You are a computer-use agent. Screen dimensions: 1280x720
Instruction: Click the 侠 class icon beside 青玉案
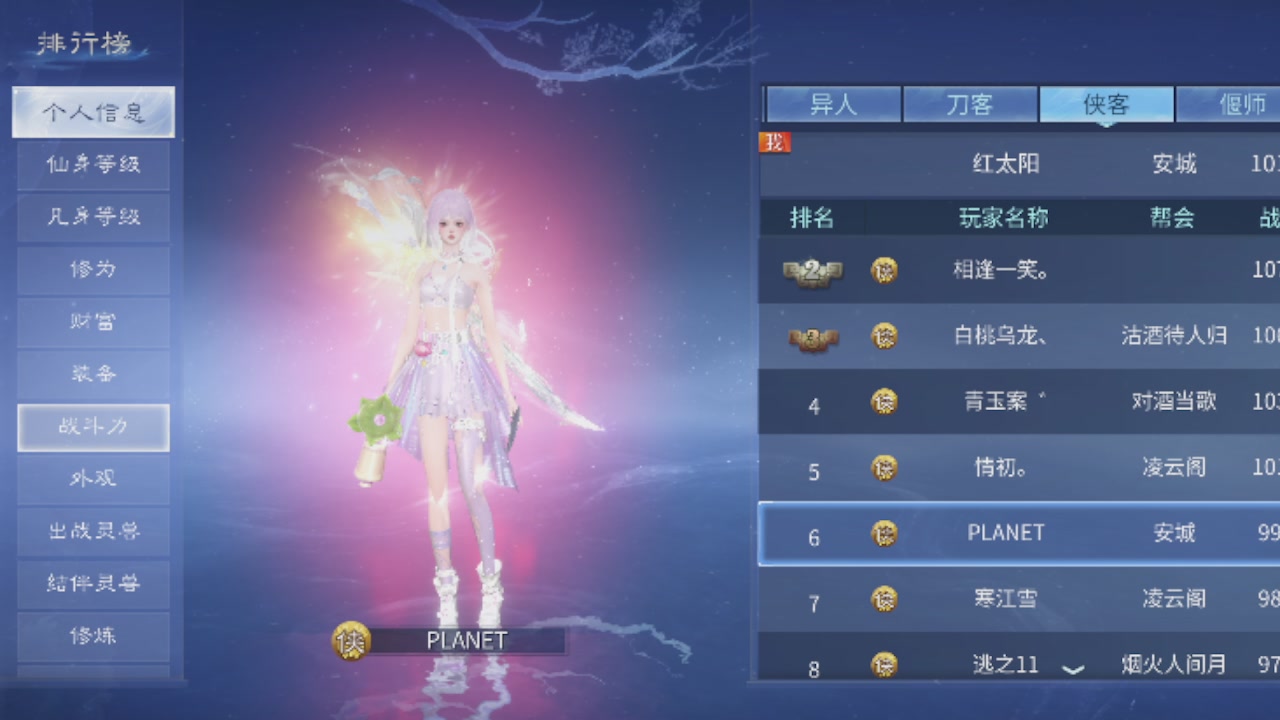click(884, 401)
